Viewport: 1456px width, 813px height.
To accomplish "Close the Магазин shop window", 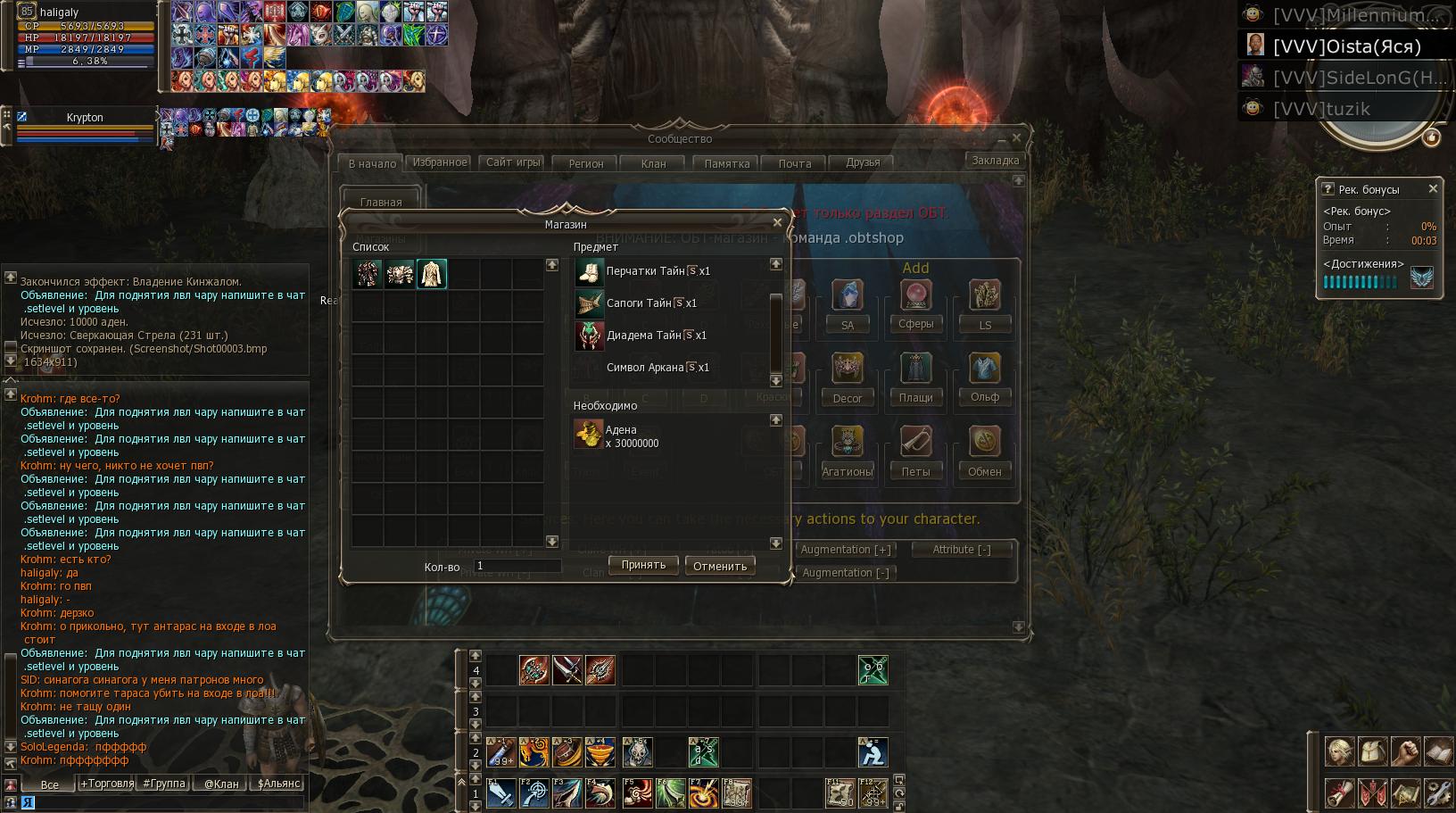I will (x=777, y=222).
